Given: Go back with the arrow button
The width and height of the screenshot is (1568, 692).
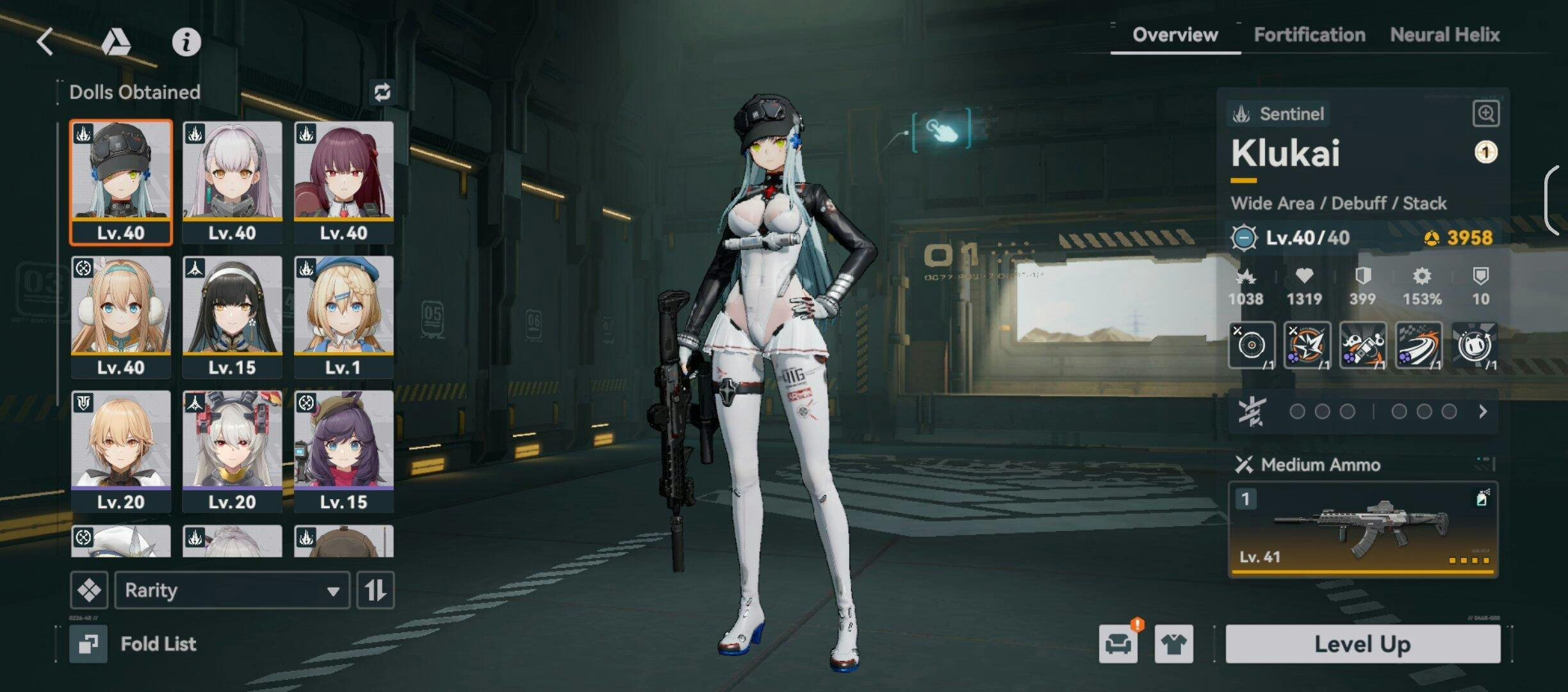Looking at the screenshot, I should click(45, 42).
